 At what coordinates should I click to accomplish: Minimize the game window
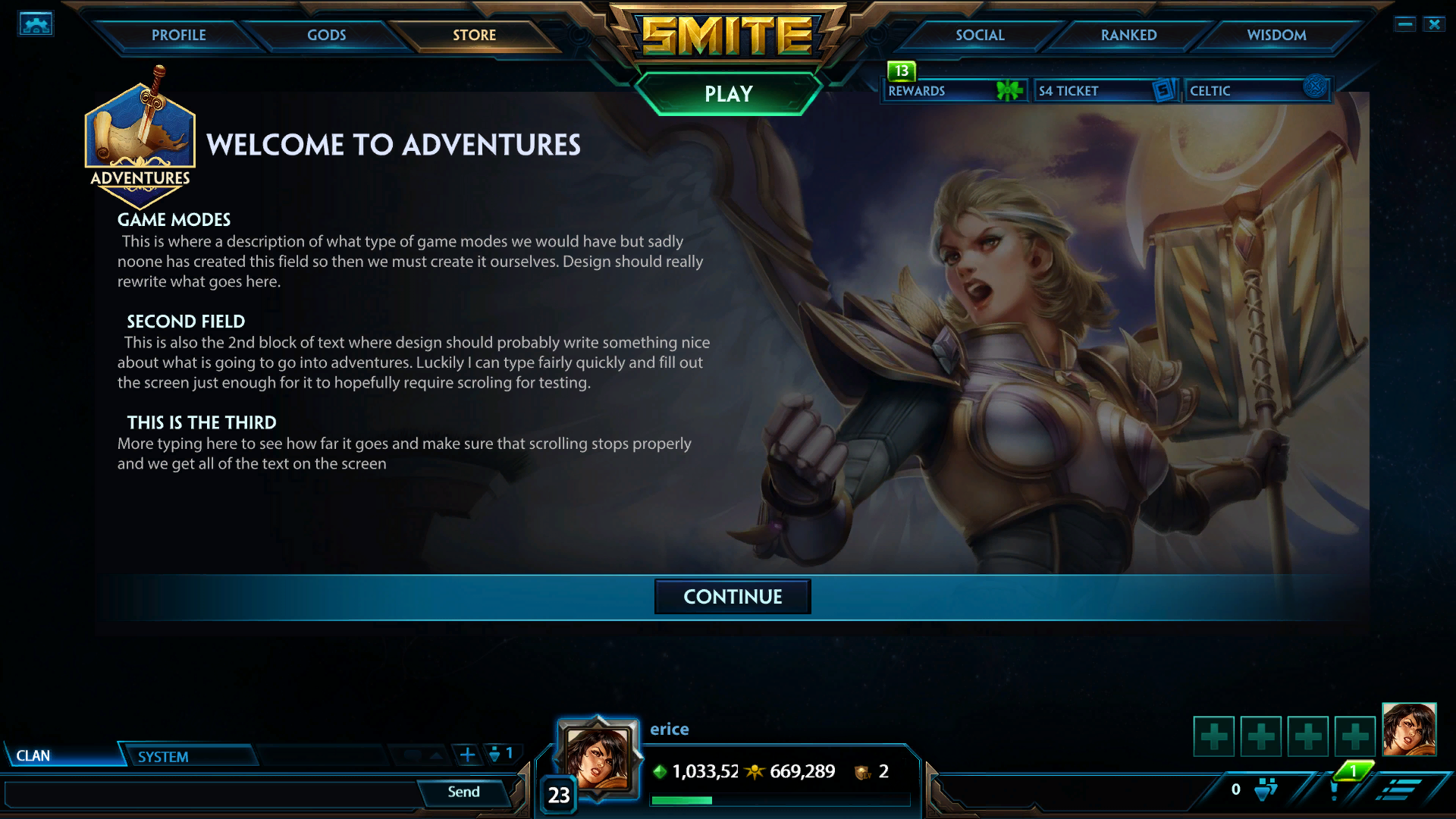[x=1404, y=24]
